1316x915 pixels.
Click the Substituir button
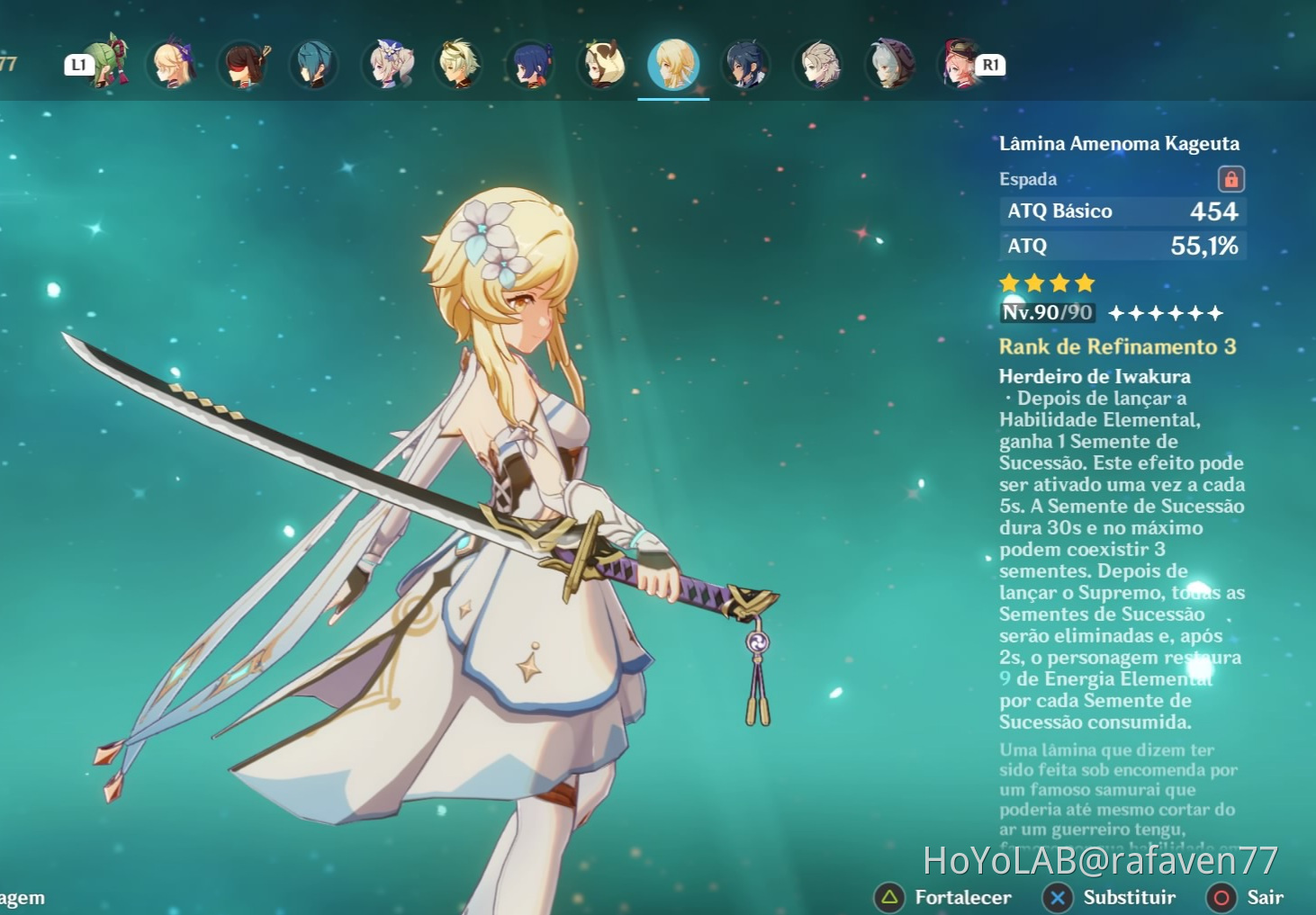1130,897
